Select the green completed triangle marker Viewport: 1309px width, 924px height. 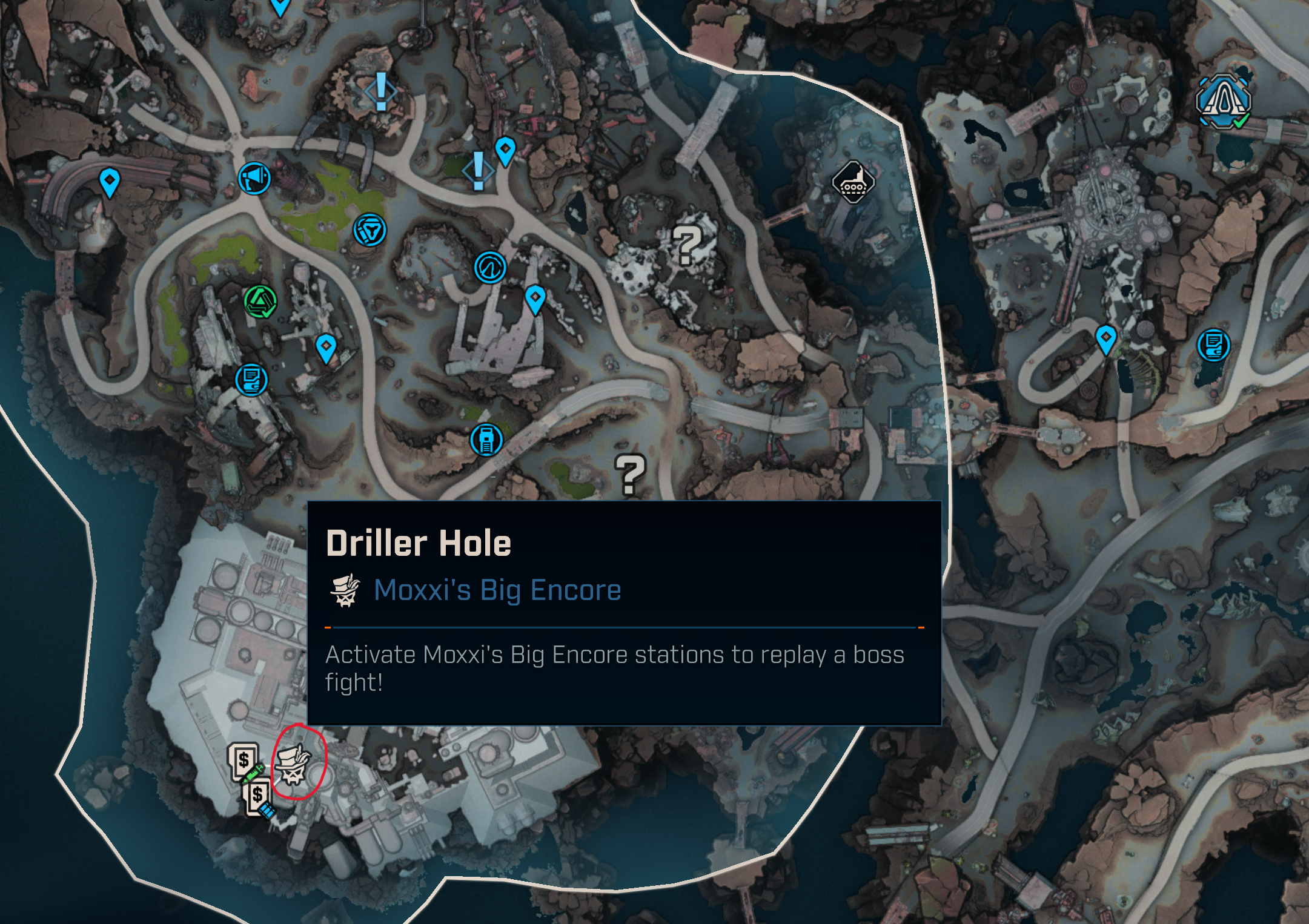click(x=260, y=301)
